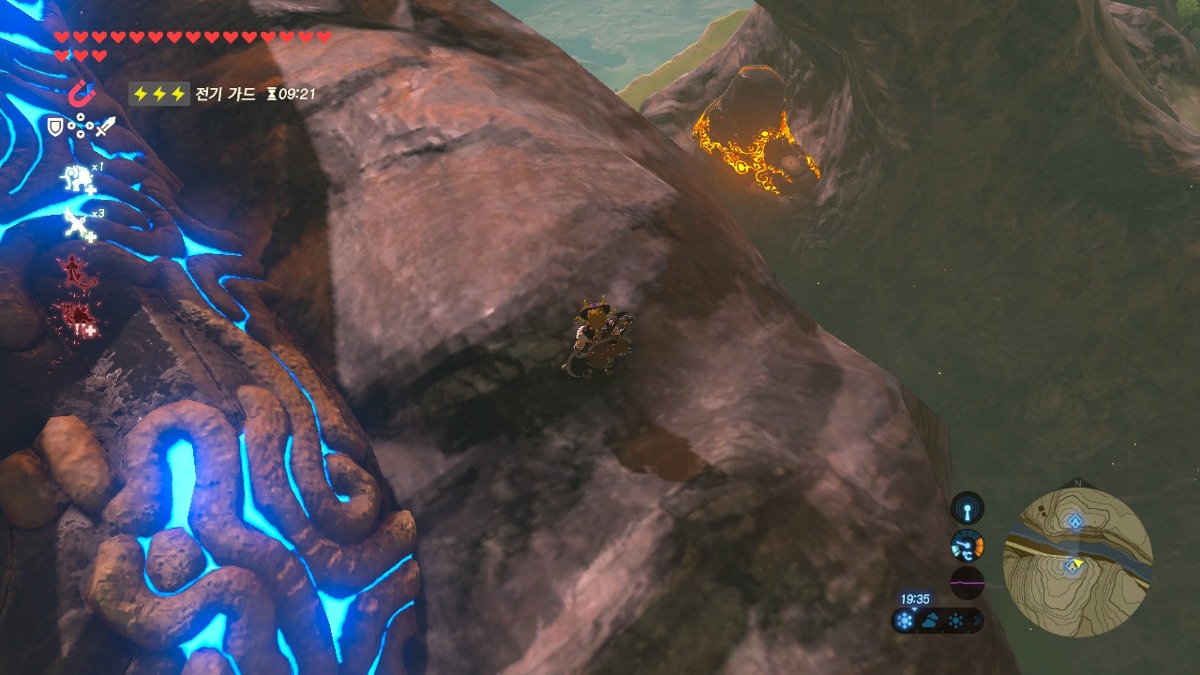Select the shrine marker north of the river
Viewport: 1200px width, 675px height.
click(x=1073, y=520)
